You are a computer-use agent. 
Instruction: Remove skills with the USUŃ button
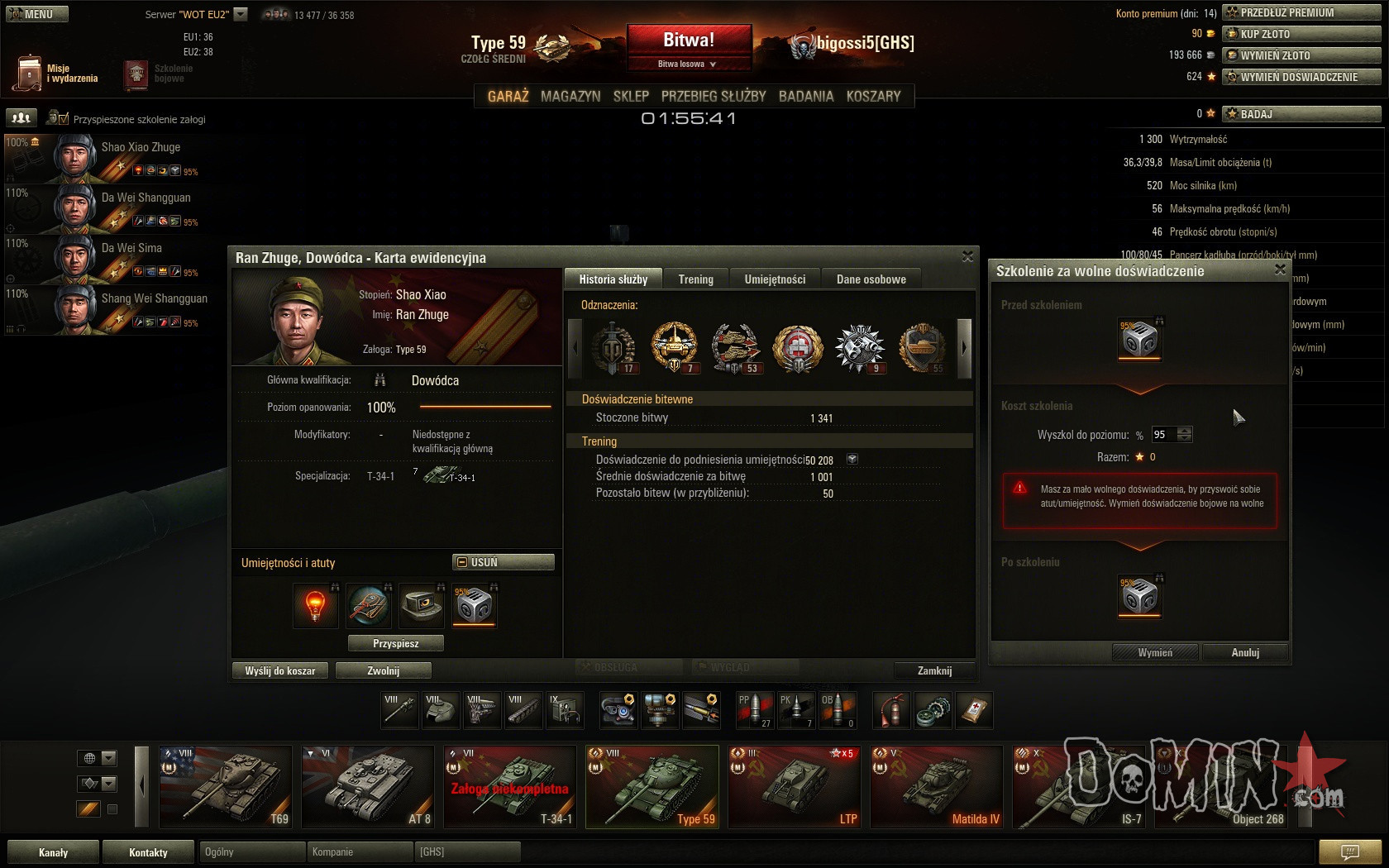[x=504, y=562]
